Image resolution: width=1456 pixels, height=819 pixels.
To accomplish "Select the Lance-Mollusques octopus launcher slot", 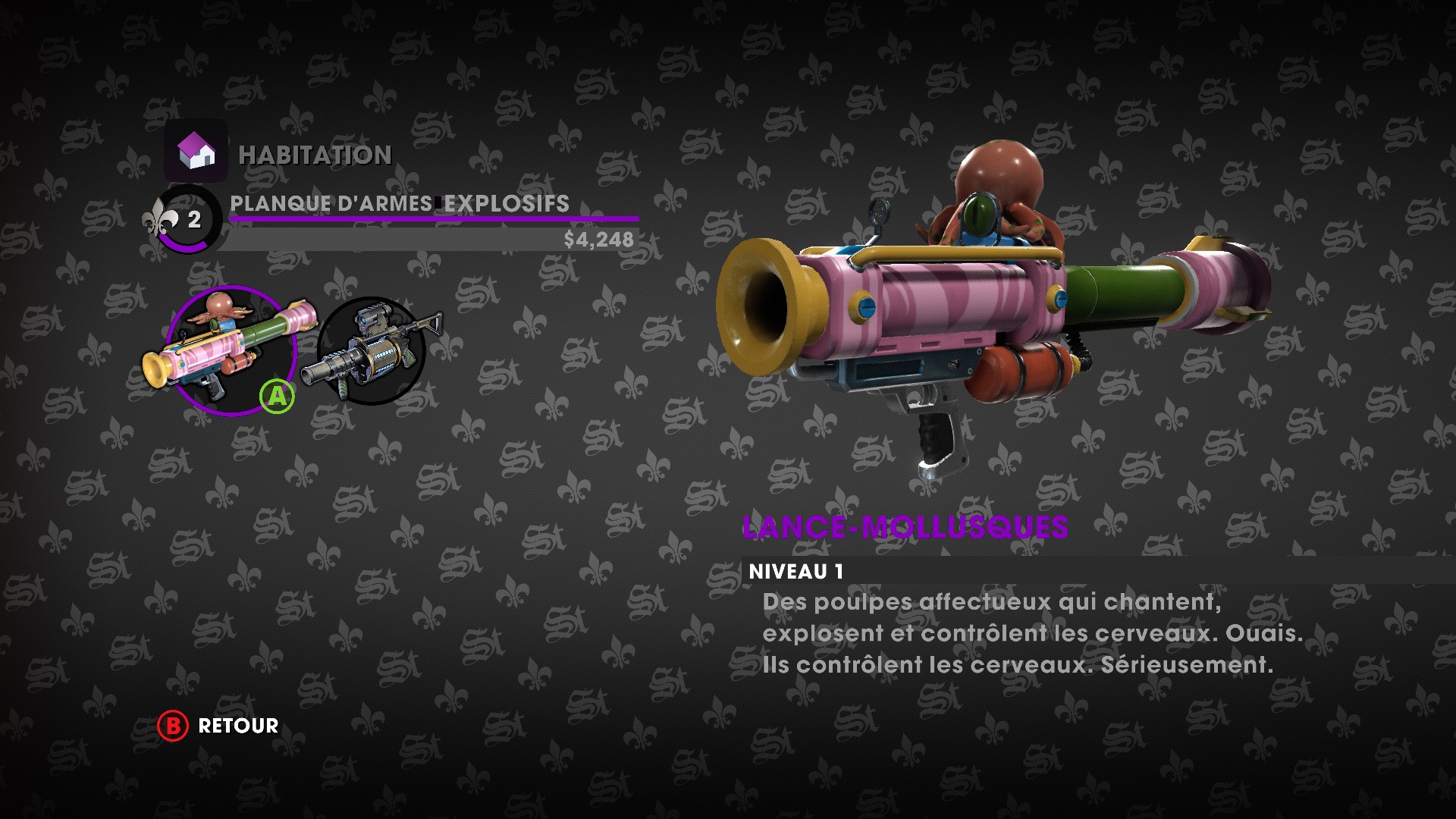I will point(230,350).
